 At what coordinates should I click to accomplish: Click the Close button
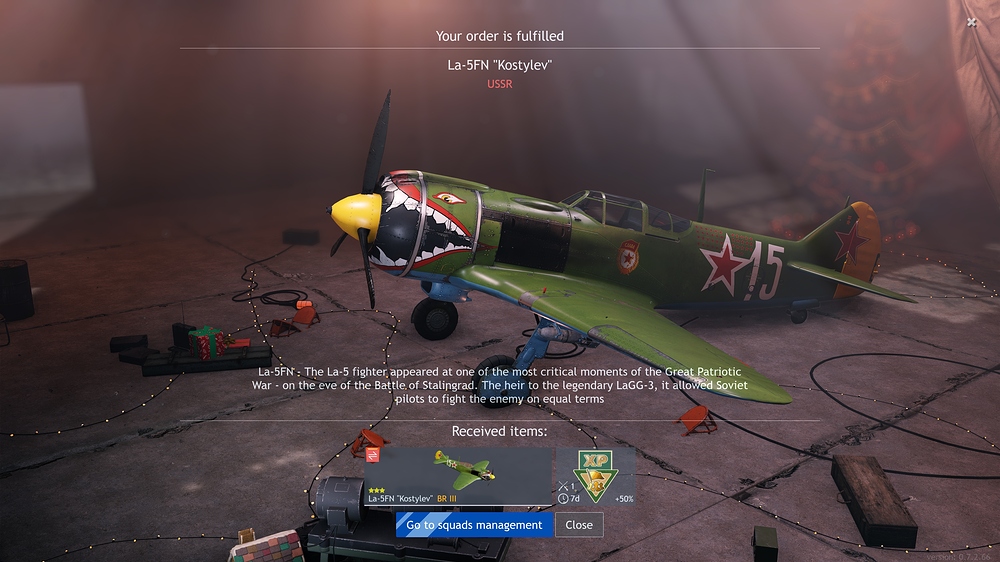pos(579,525)
